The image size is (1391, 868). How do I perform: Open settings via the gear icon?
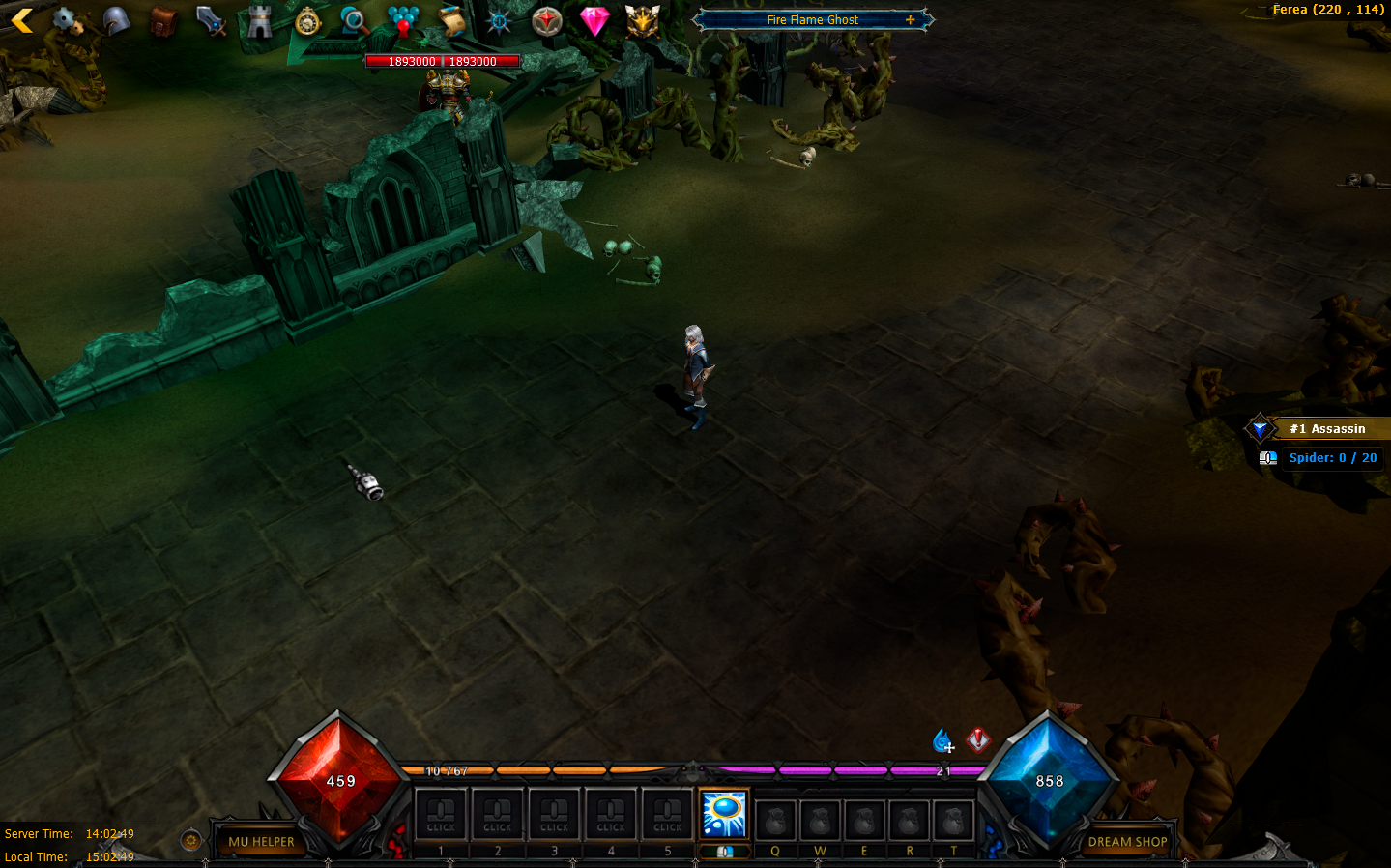click(x=66, y=20)
